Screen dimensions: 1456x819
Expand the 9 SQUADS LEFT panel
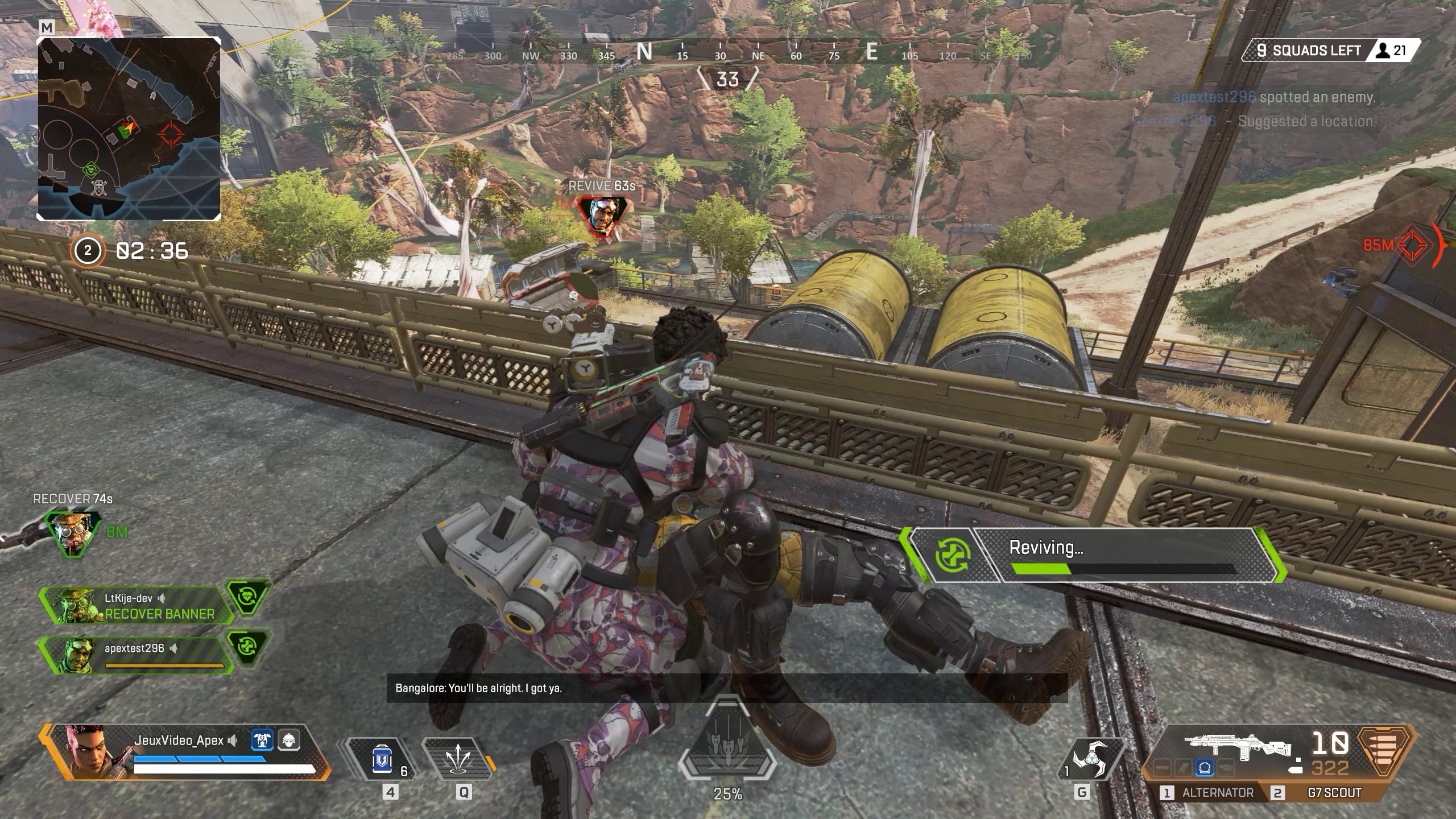pyautogui.click(x=1308, y=50)
